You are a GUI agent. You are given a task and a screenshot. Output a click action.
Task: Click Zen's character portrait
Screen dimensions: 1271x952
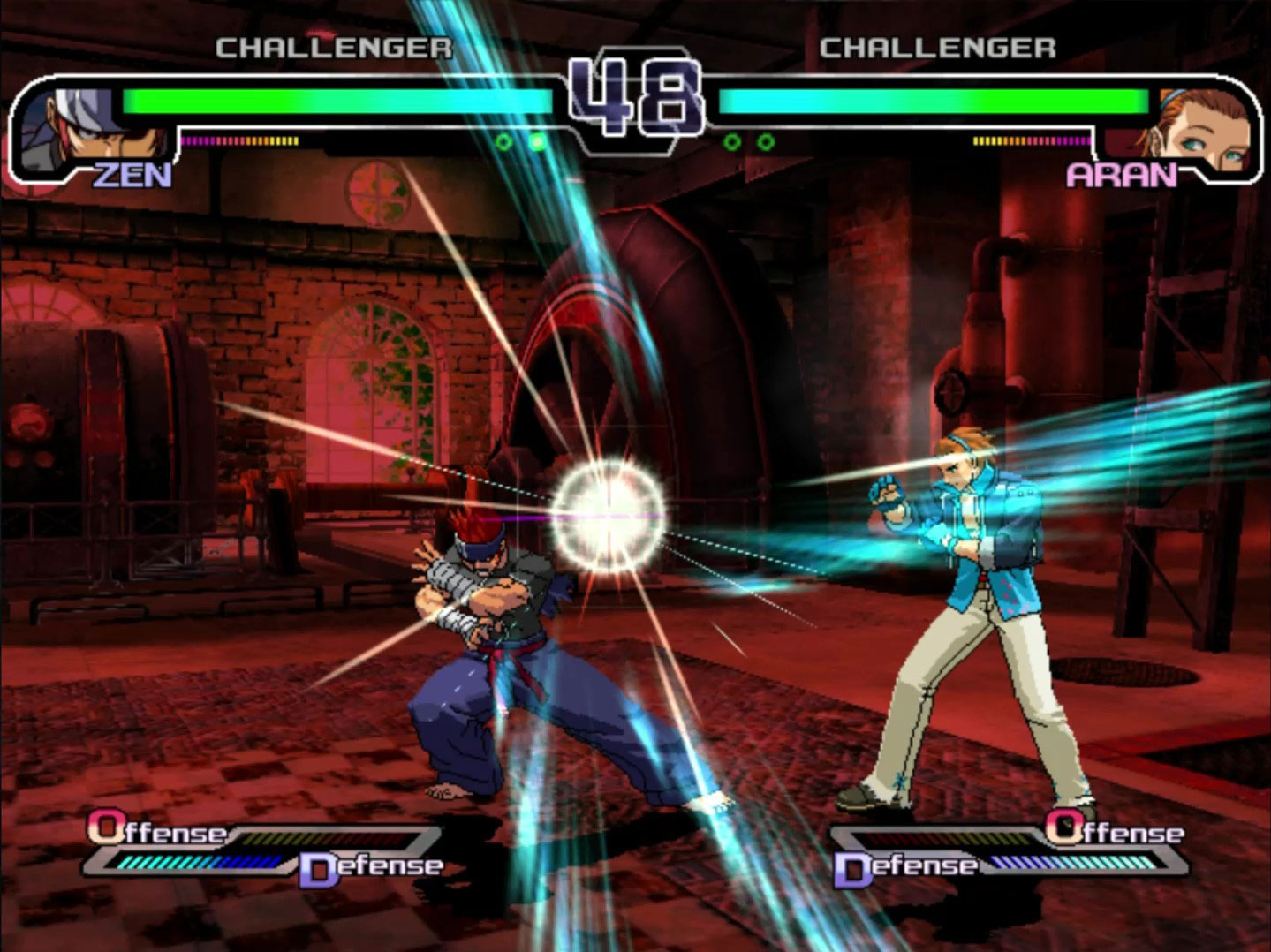click(71, 128)
